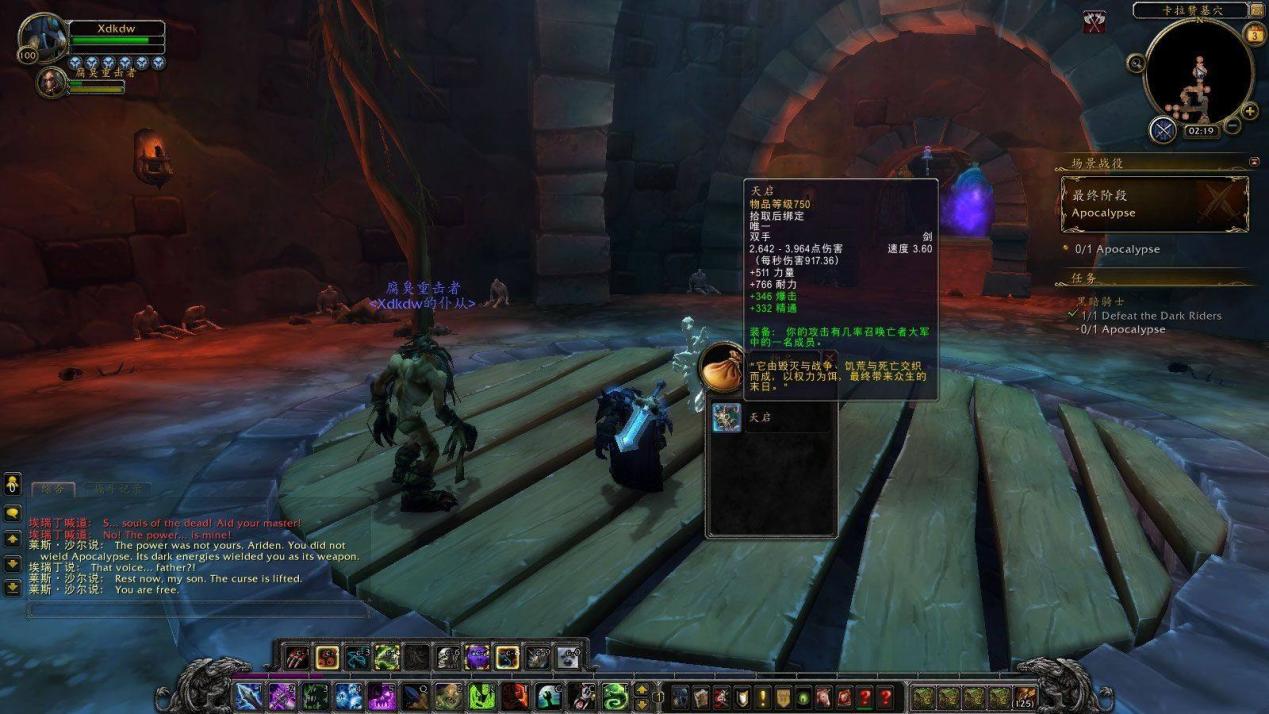The height and width of the screenshot is (714, 1269).
Task: Open the calendar button showing 3
Action: pyautogui.click(x=1254, y=35)
